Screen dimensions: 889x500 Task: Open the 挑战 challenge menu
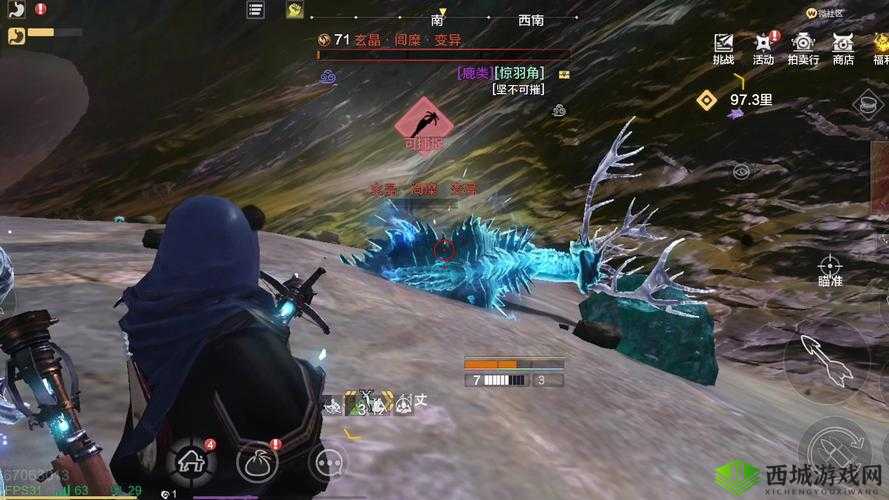click(x=723, y=47)
